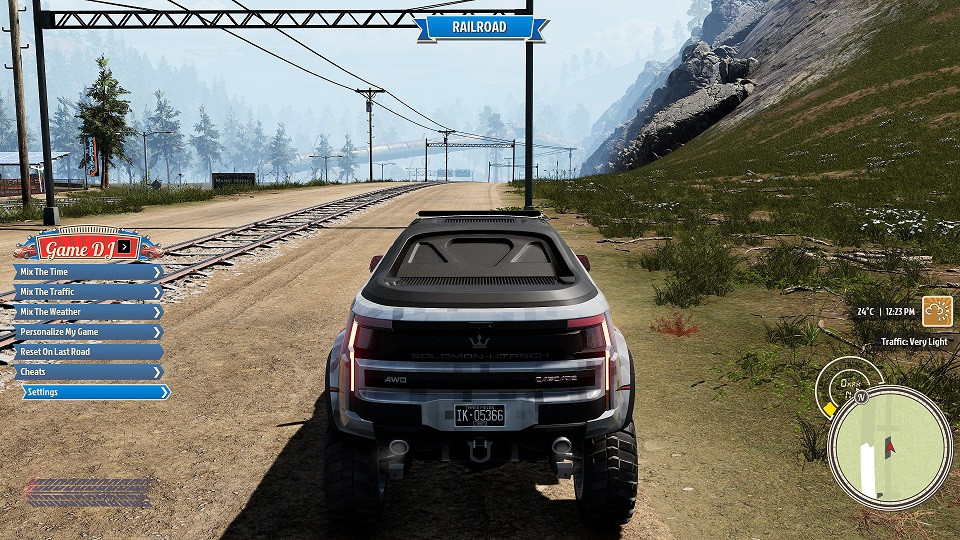The height and width of the screenshot is (540, 960).
Task: Click the weather icon next to the clock
Action: coord(937,311)
